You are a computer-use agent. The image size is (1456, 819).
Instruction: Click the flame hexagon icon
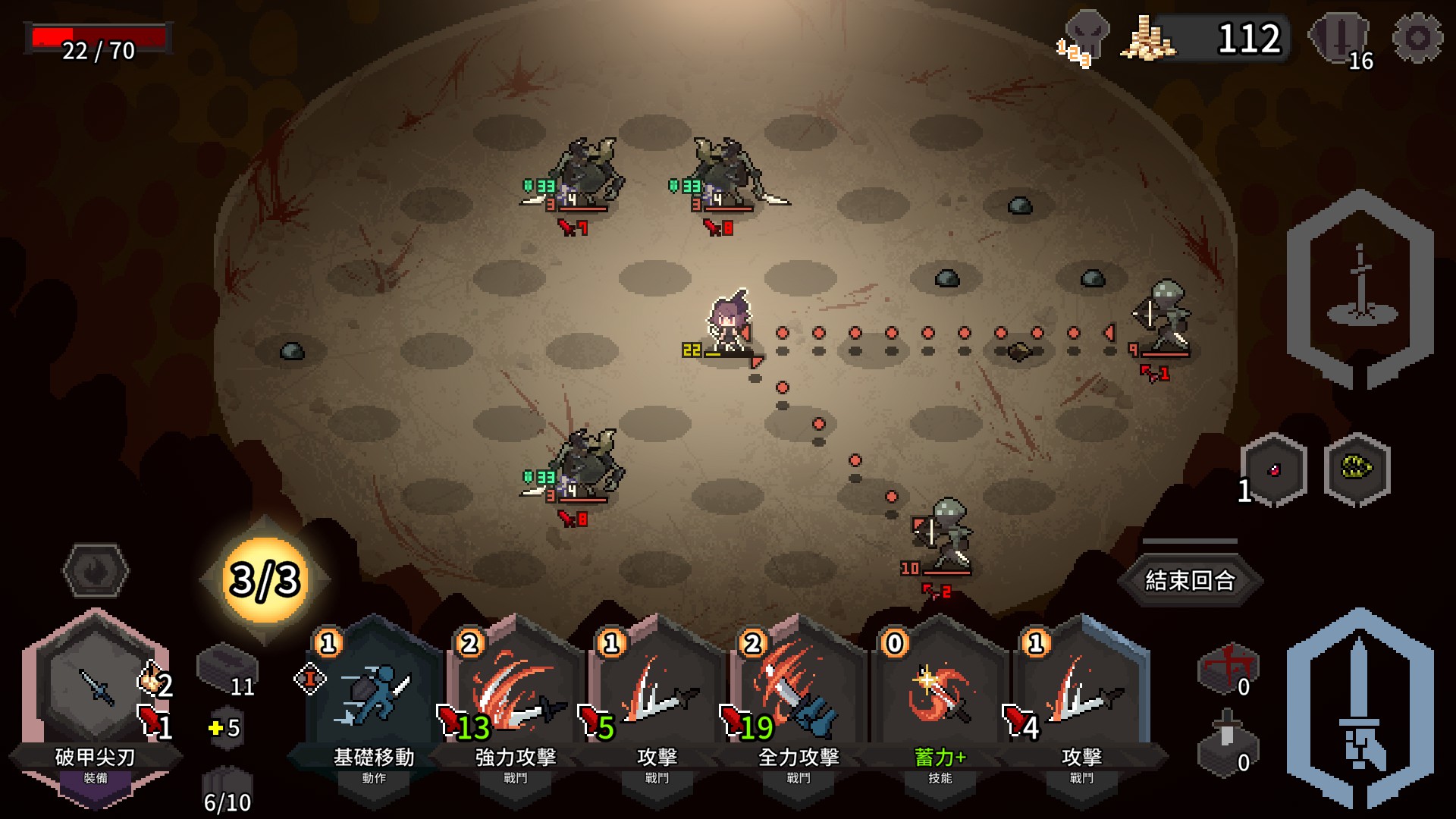point(96,570)
